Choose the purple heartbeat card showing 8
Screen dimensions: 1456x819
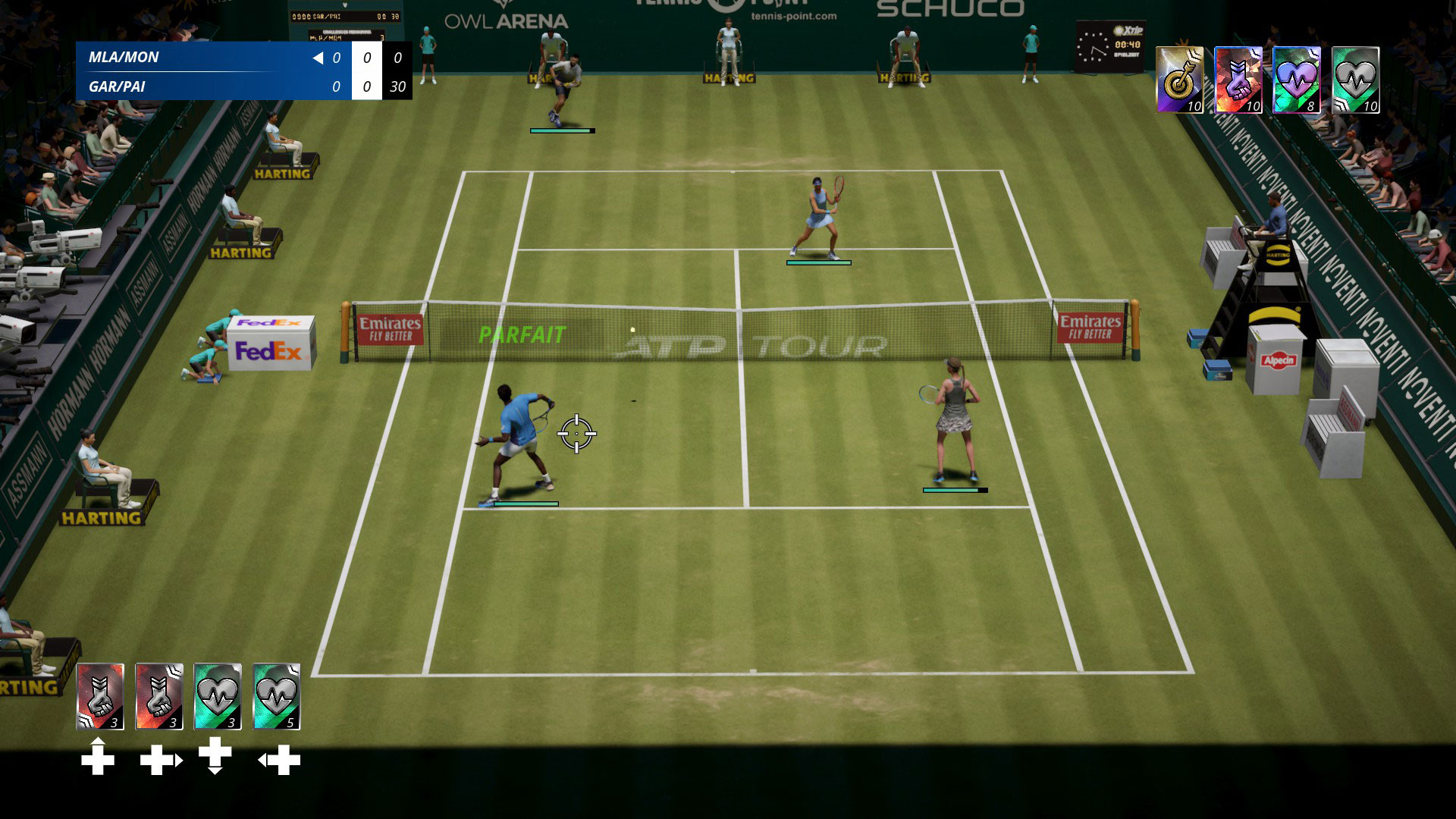1296,80
